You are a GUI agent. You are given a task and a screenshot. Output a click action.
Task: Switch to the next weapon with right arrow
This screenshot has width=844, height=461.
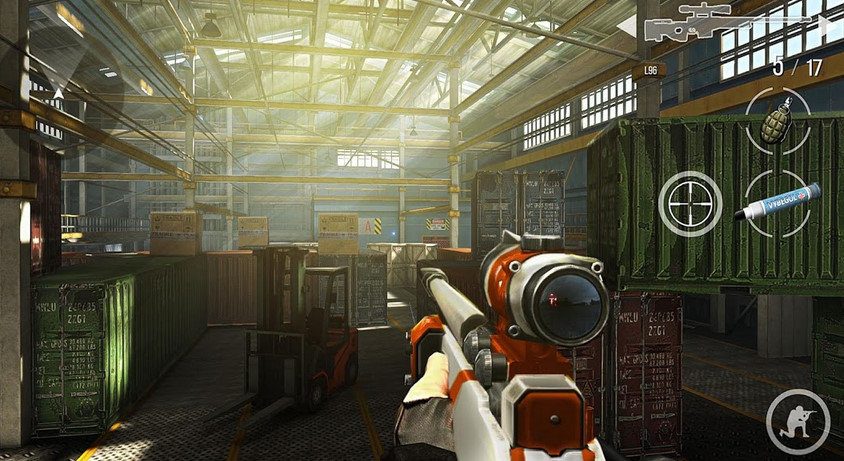tap(829, 24)
